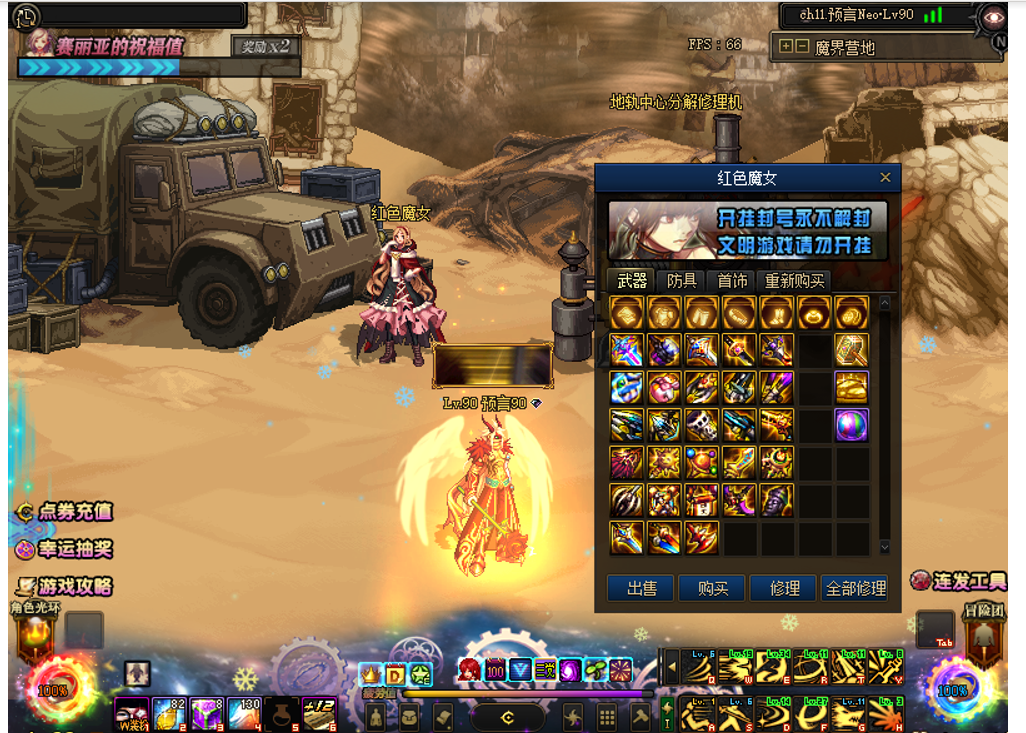Click the 奖励 x2 reward button
This screenshot has height=733, width=1026.
(265, 46)
